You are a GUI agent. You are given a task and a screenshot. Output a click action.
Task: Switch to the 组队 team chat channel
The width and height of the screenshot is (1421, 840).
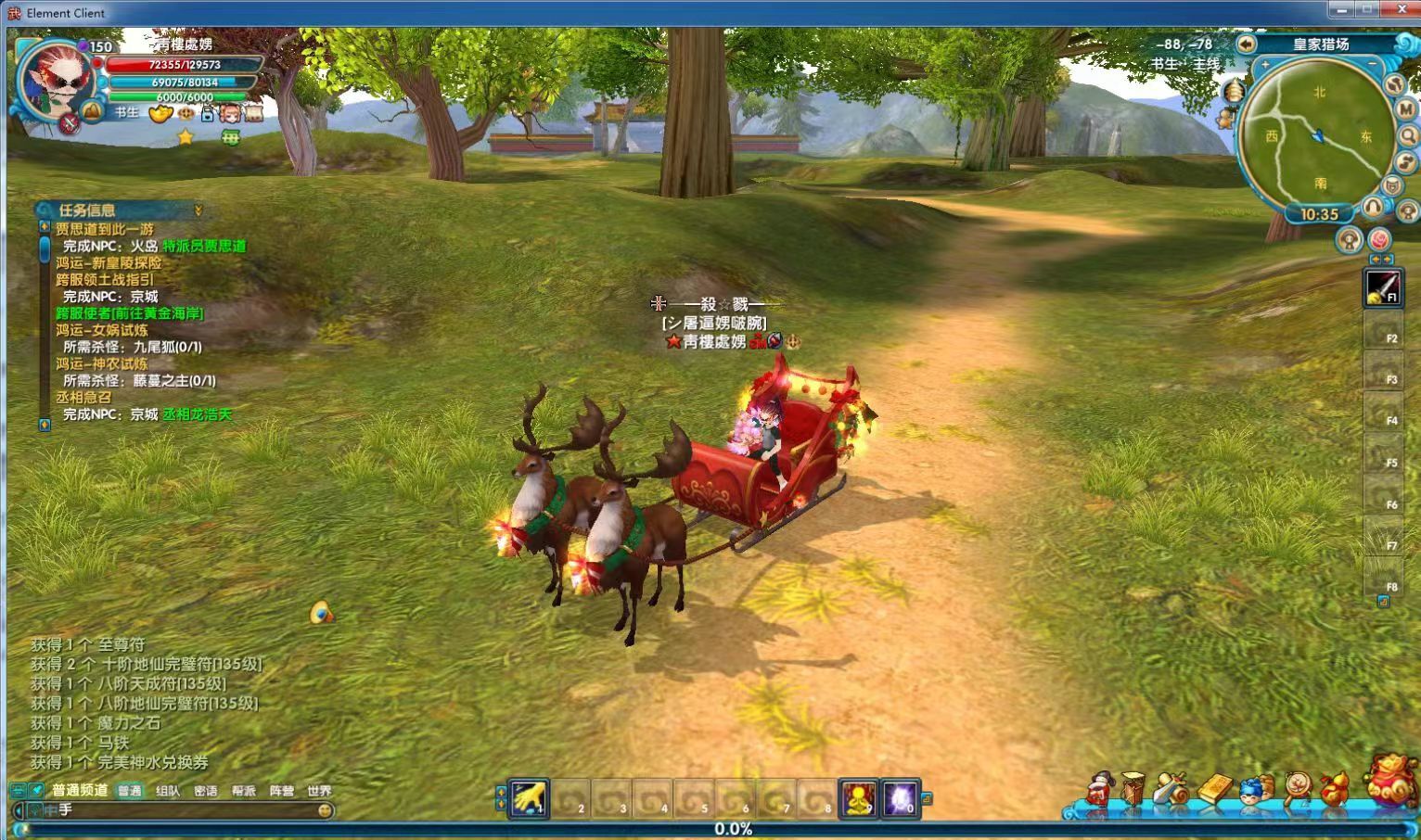[168, 791]
